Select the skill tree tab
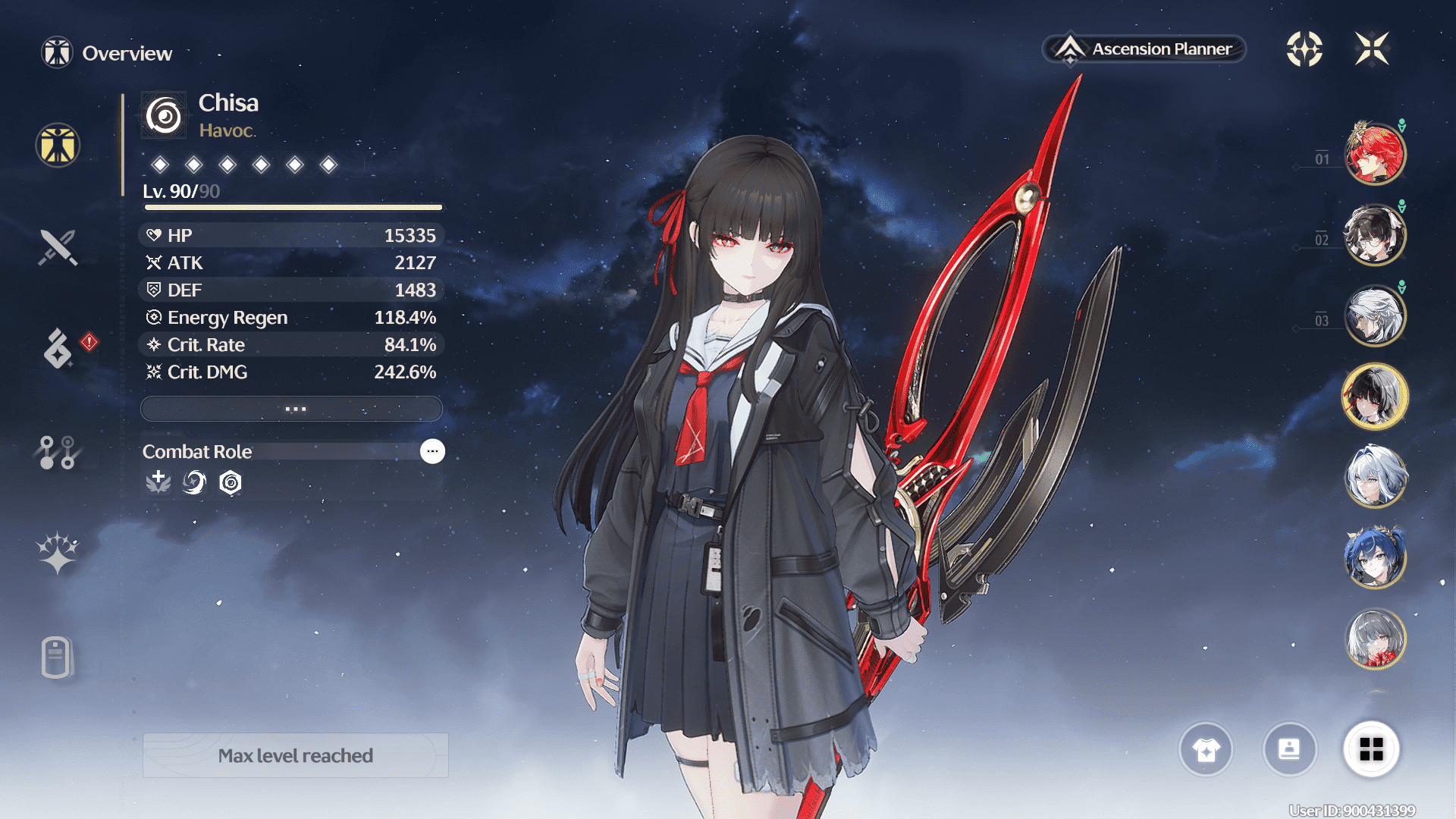The height and width of the screenshot is (819, 1456). [x=58, y=453]
